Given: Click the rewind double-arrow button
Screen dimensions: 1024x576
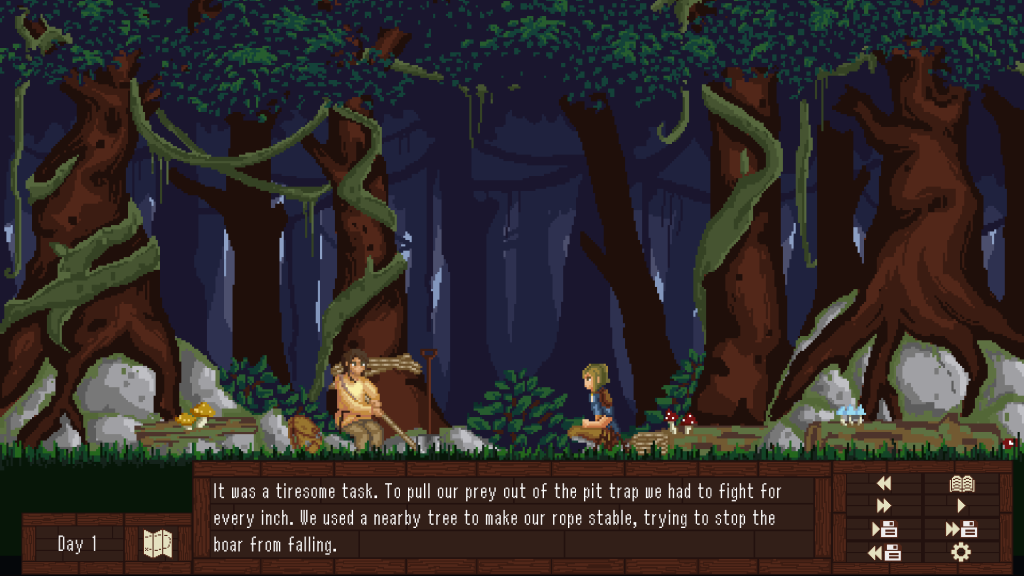Looking at the screenshot, I should click(884, 484).
